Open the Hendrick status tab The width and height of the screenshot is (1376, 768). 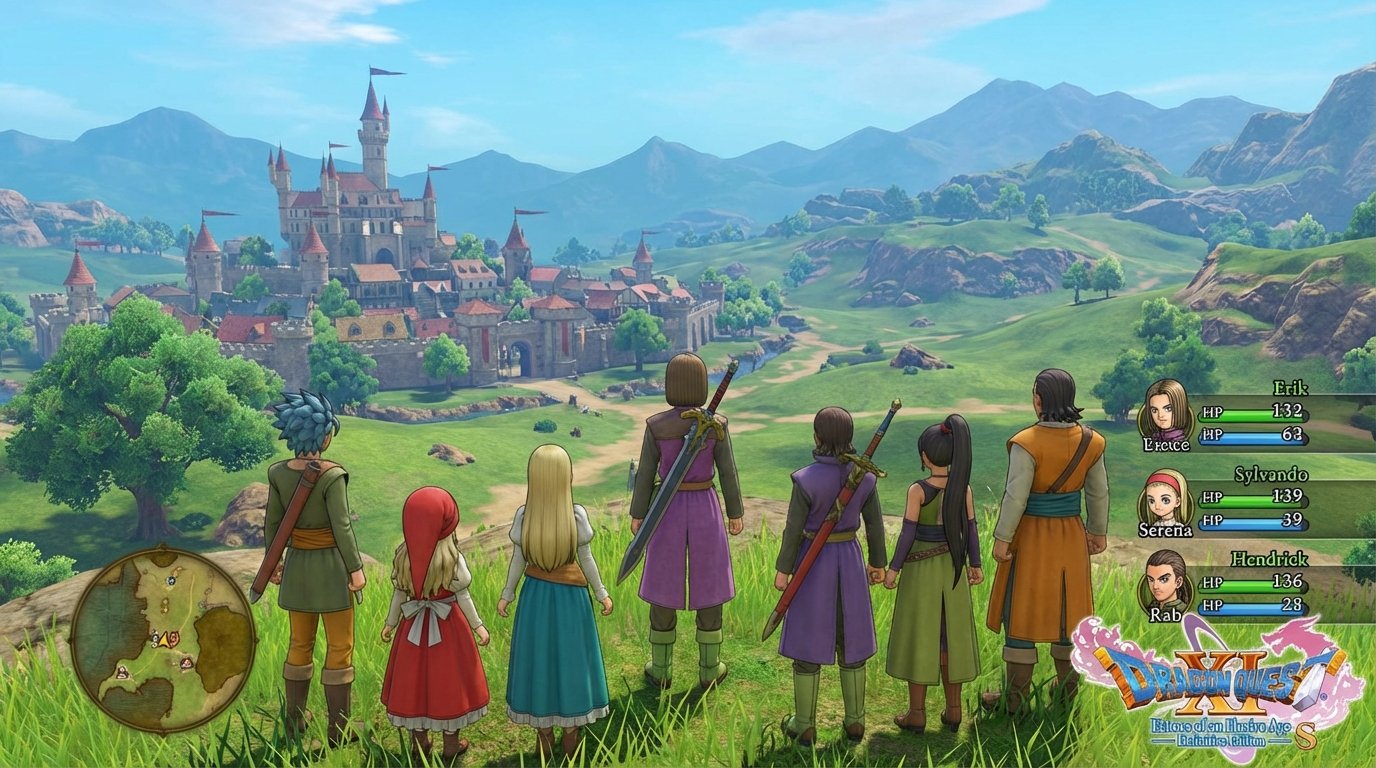(1269, 560)
